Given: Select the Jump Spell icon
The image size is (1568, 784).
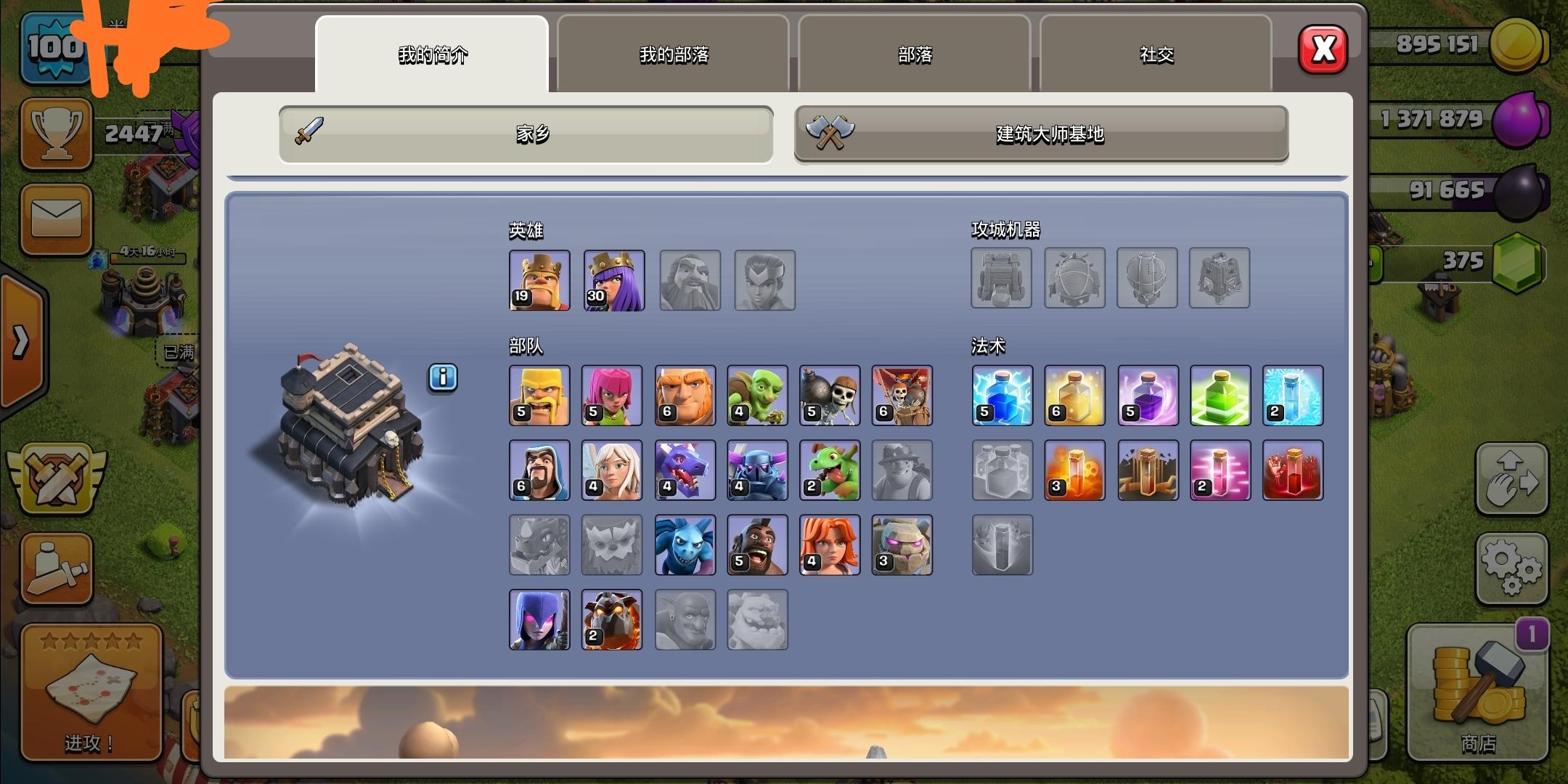Looking at the screenshot, I should [1220, 396].
